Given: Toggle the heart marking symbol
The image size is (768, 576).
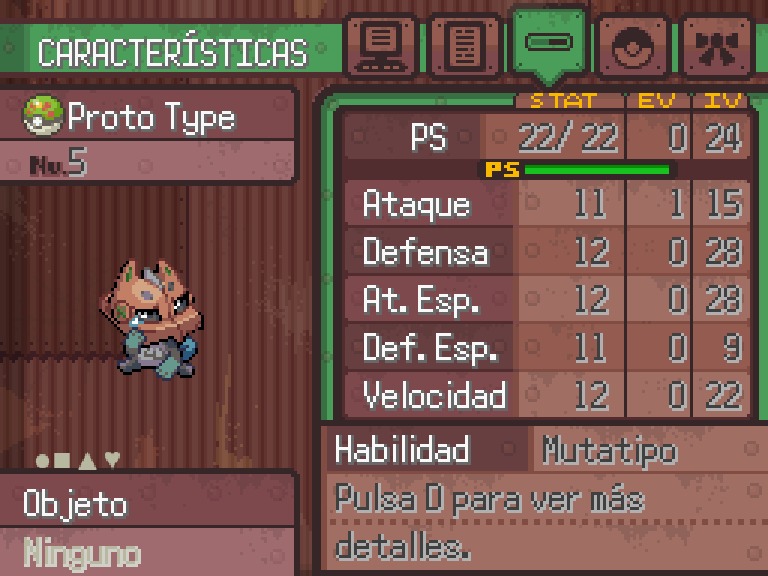Looking at the screenshot, I should (x=112, y=460).
